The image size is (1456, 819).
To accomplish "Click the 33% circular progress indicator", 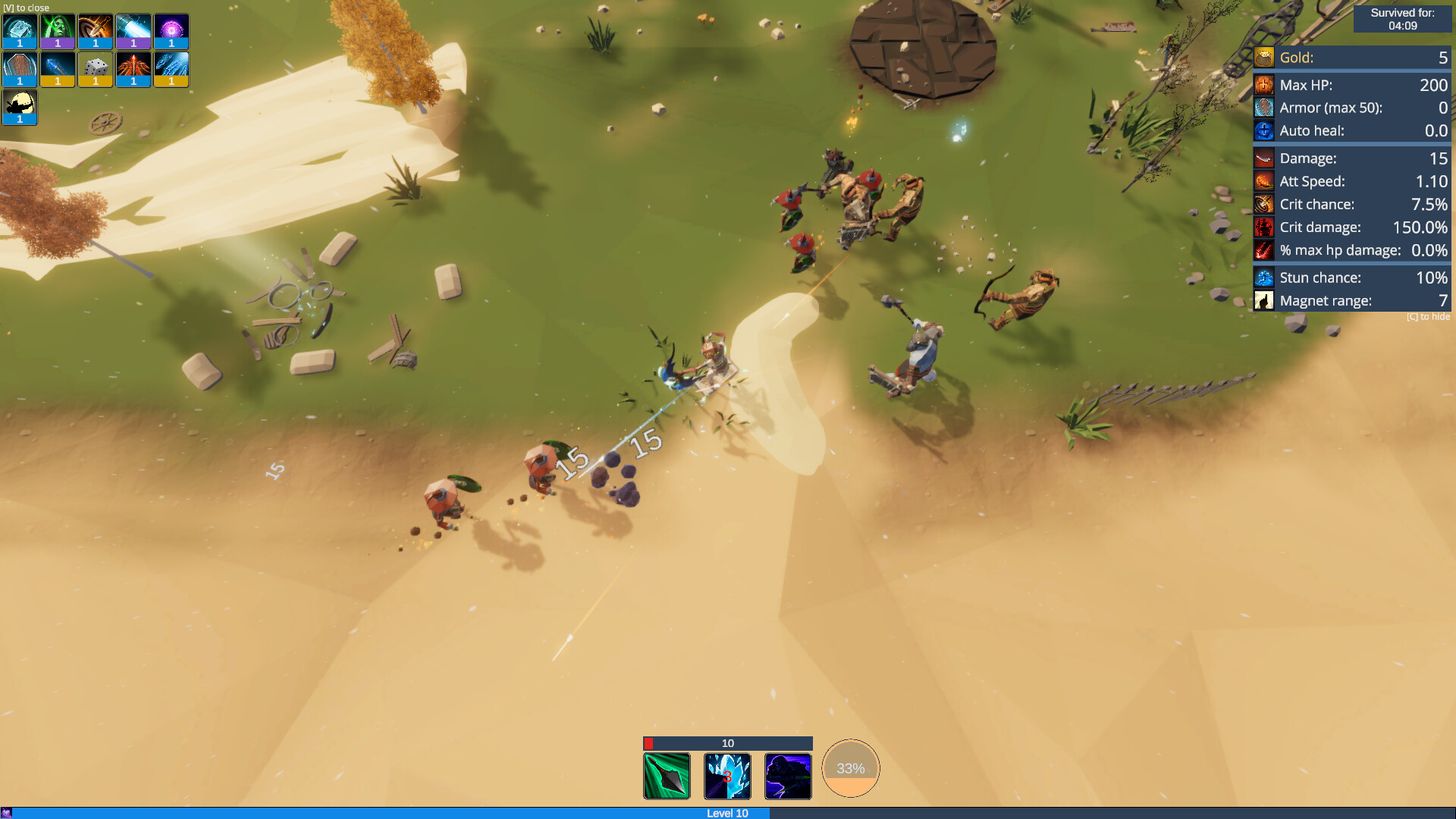I will (850, 767).
